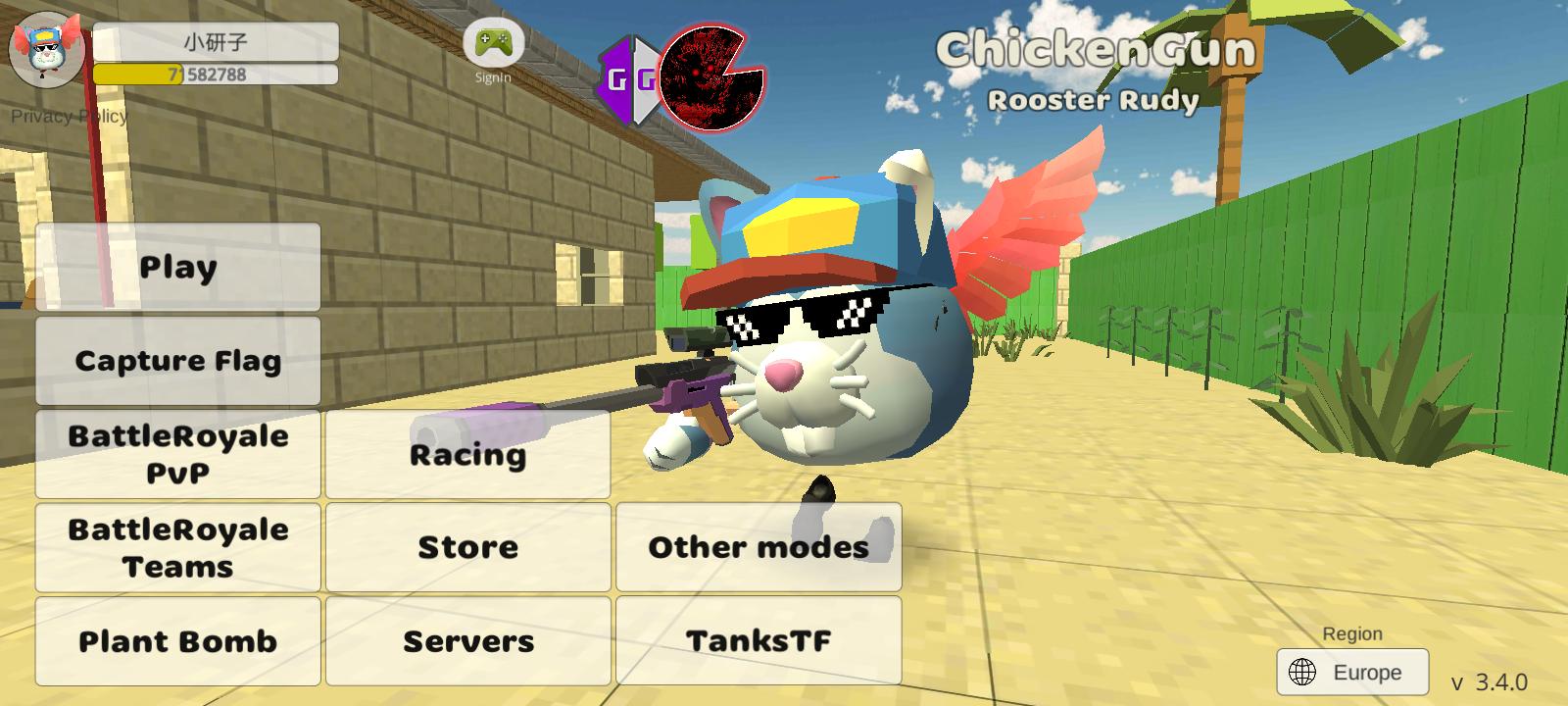Select BattleRoyale PvP mode

coord(178,454)
